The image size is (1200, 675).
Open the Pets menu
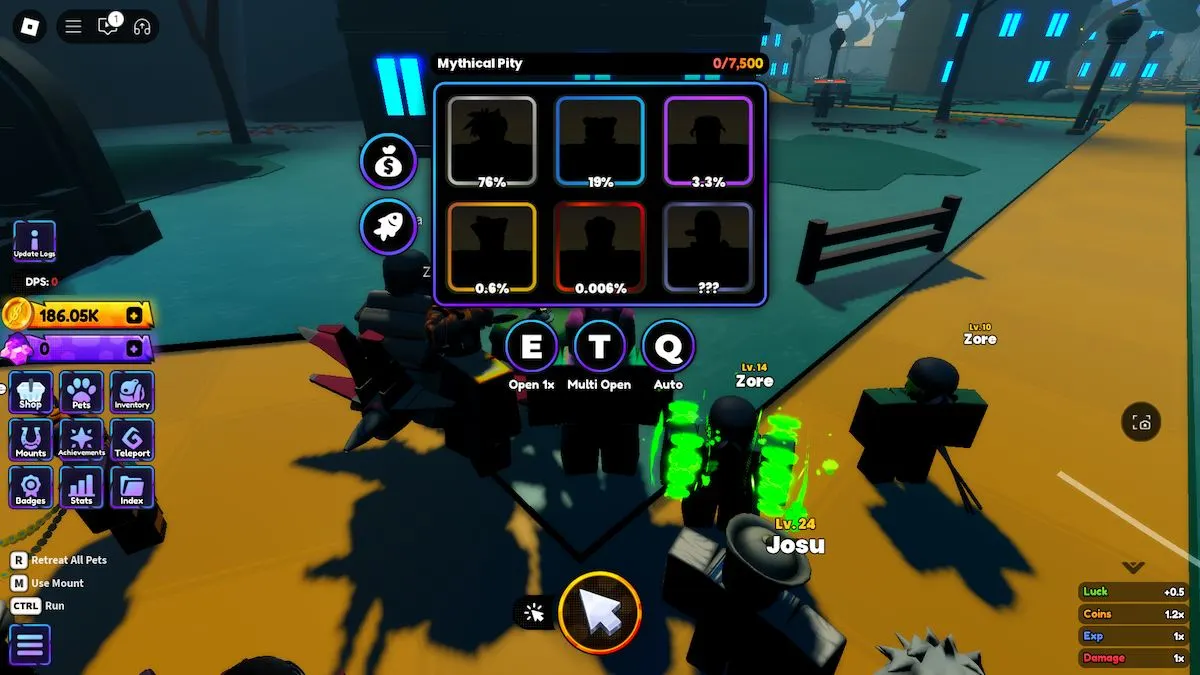[81, 392]
